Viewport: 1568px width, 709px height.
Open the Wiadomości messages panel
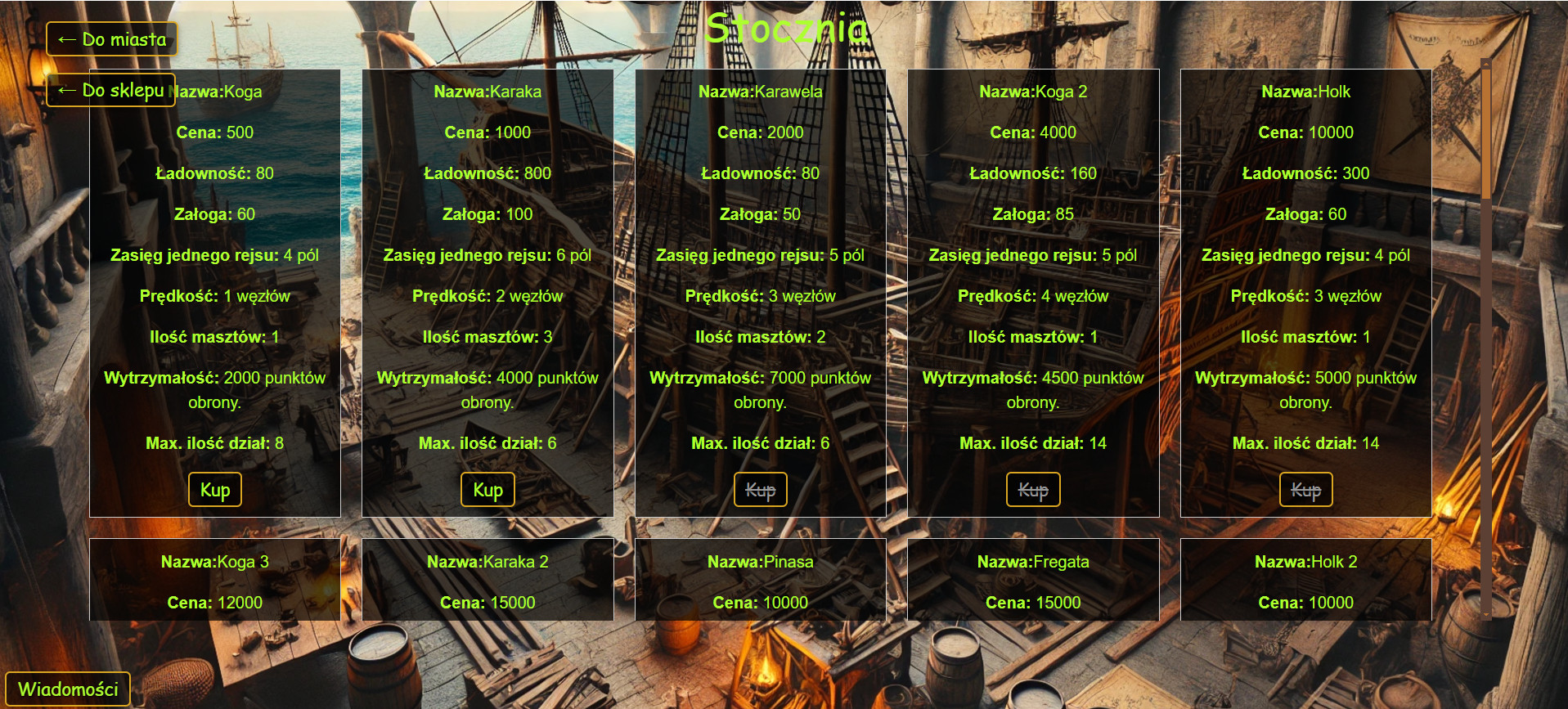click(68, 689)
